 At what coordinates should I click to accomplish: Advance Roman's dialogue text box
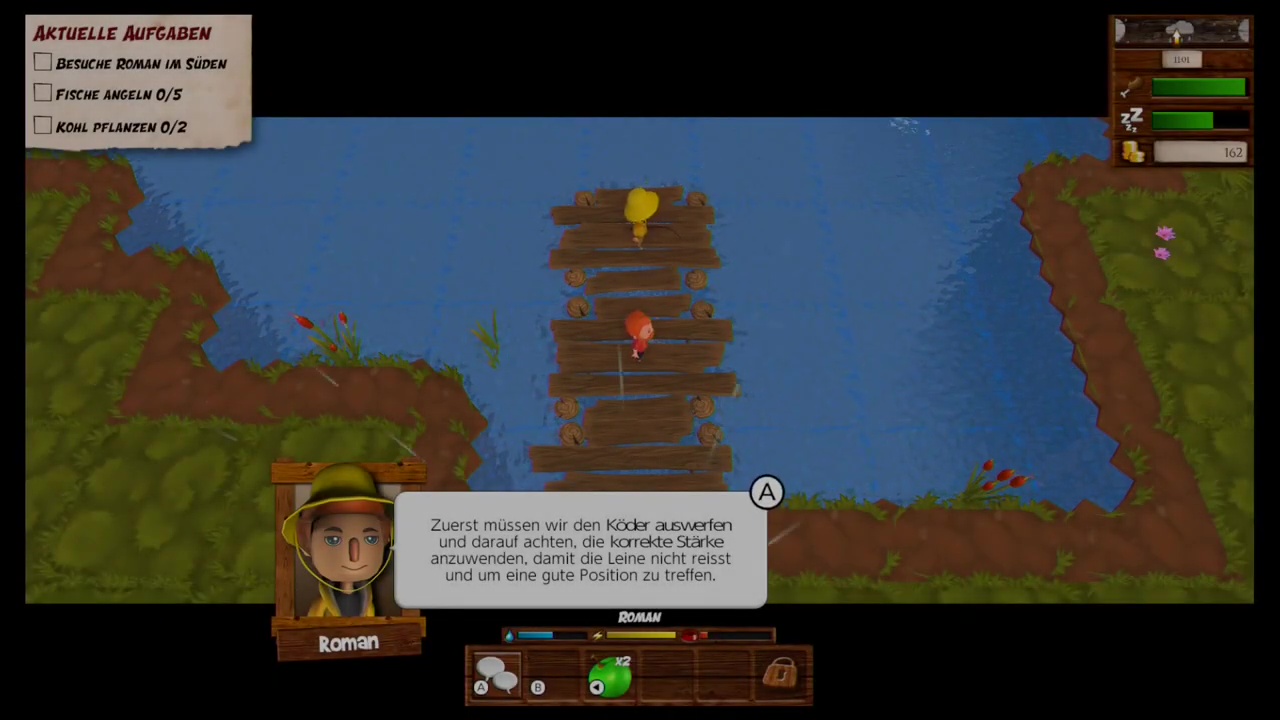[x=580, y=550]
